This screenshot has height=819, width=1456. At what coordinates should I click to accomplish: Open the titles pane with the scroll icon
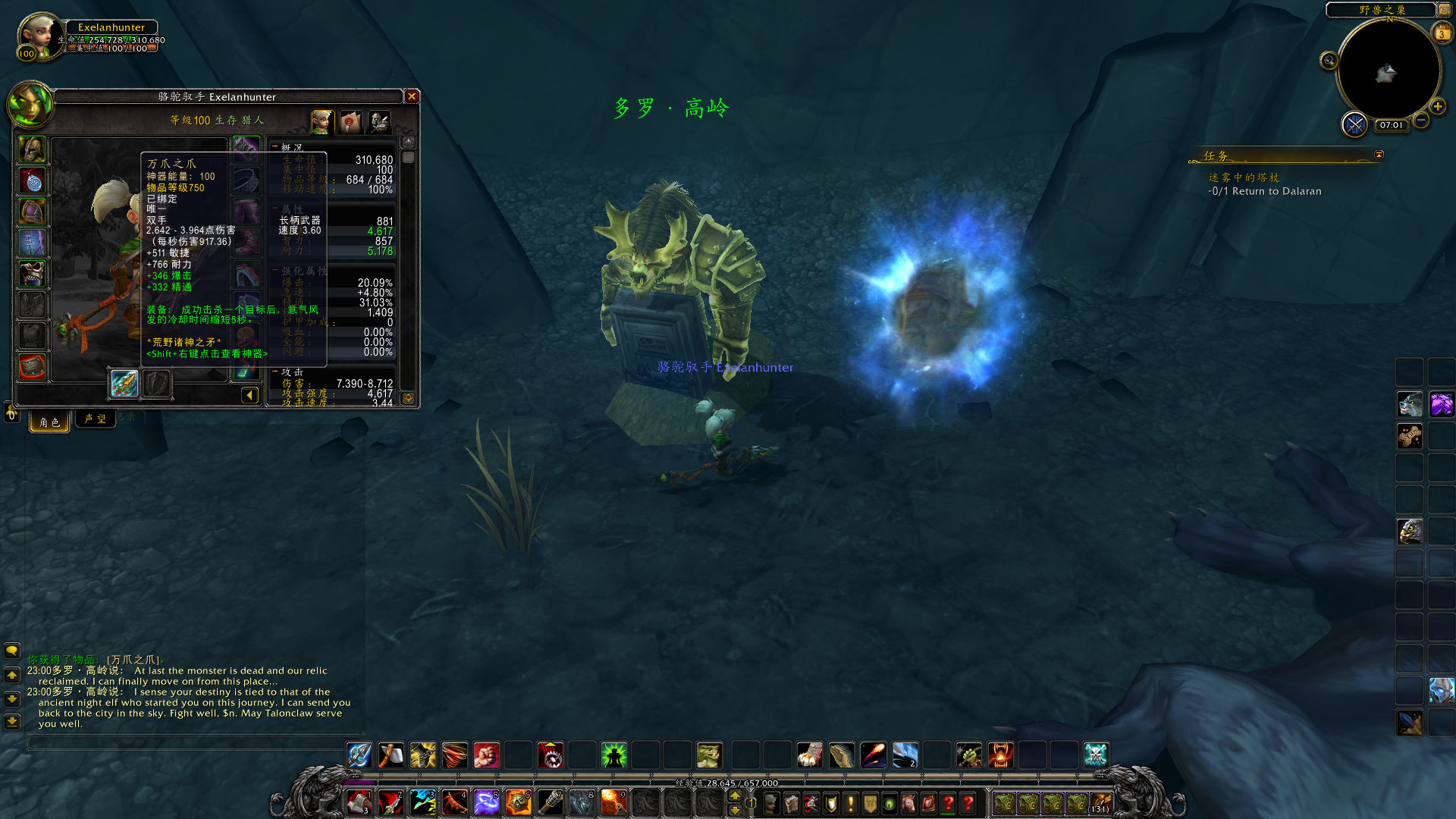click(x=350, y=122)
